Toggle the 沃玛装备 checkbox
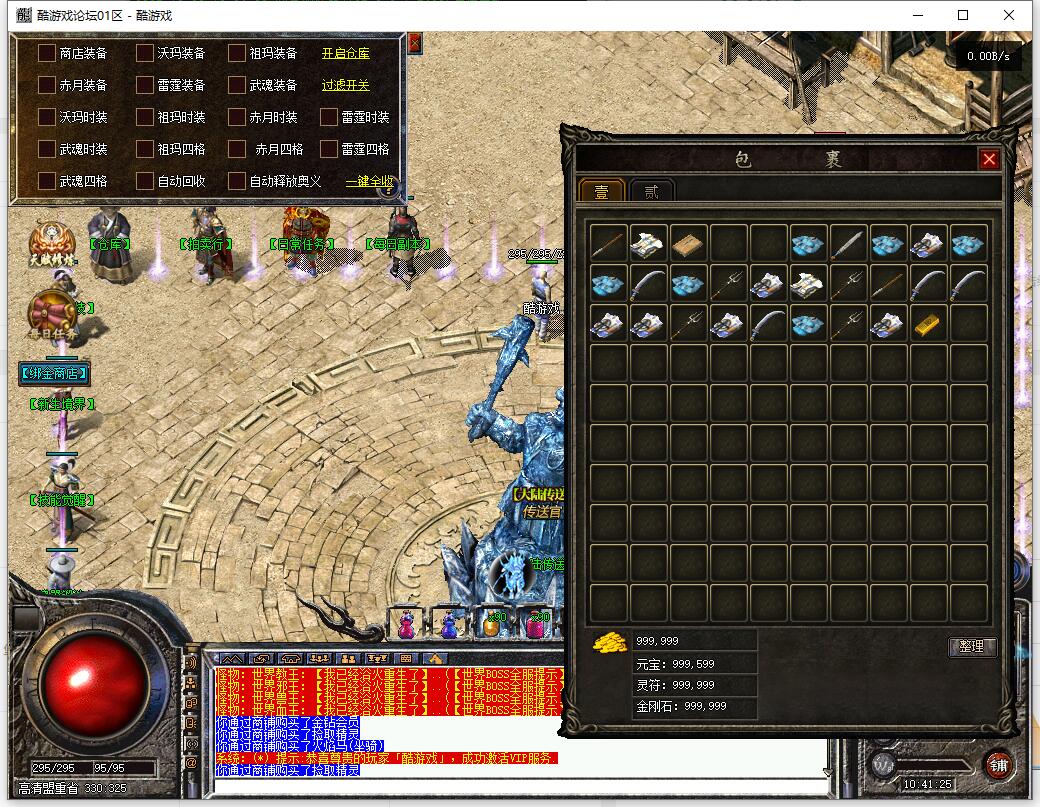The height and width of the screenshot is (807, 1040). (145, 53)
